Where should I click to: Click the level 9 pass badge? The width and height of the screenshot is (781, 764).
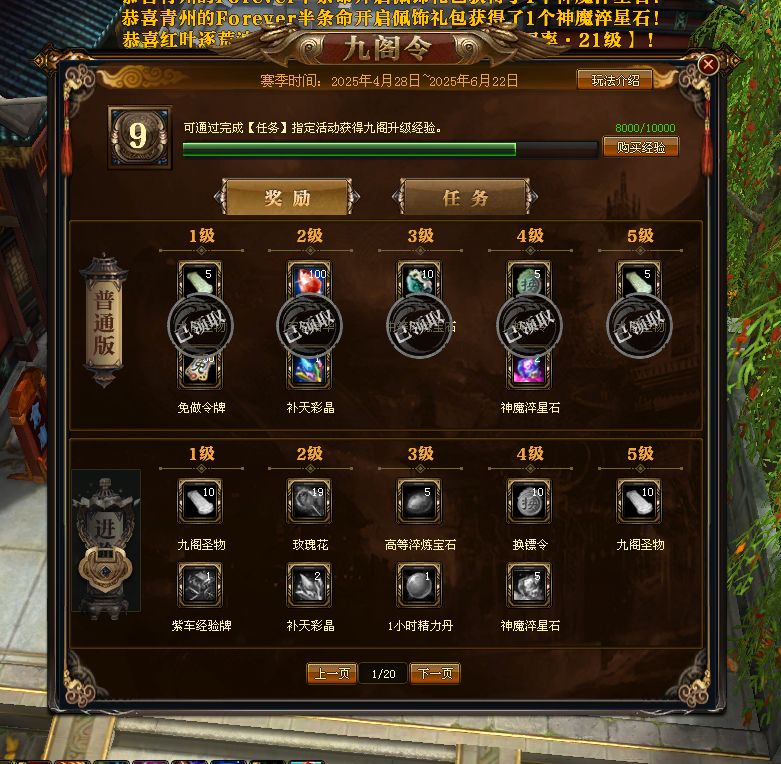click(x=137, y=135)
